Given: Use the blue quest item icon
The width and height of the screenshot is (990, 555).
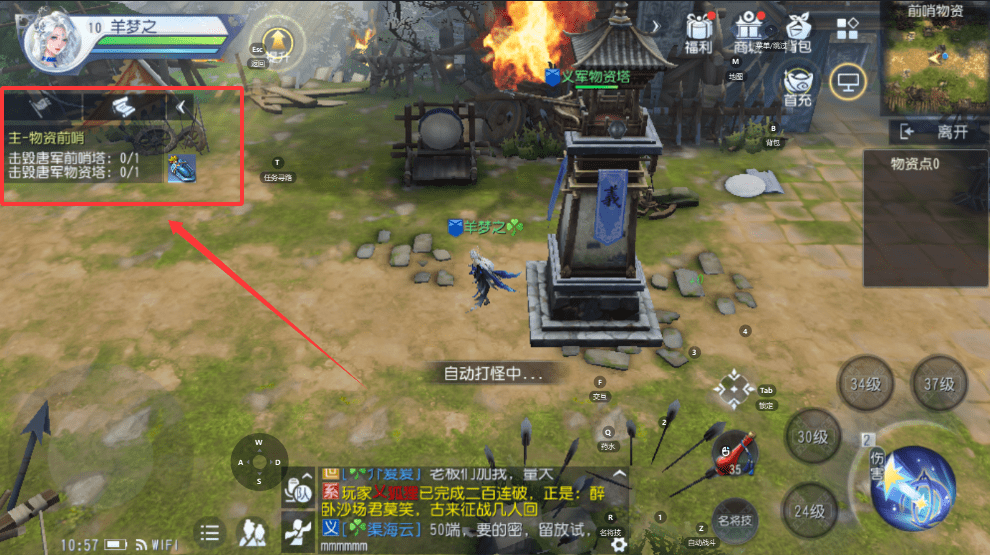Looking at the screenshot, I should (x=180, y=168).
